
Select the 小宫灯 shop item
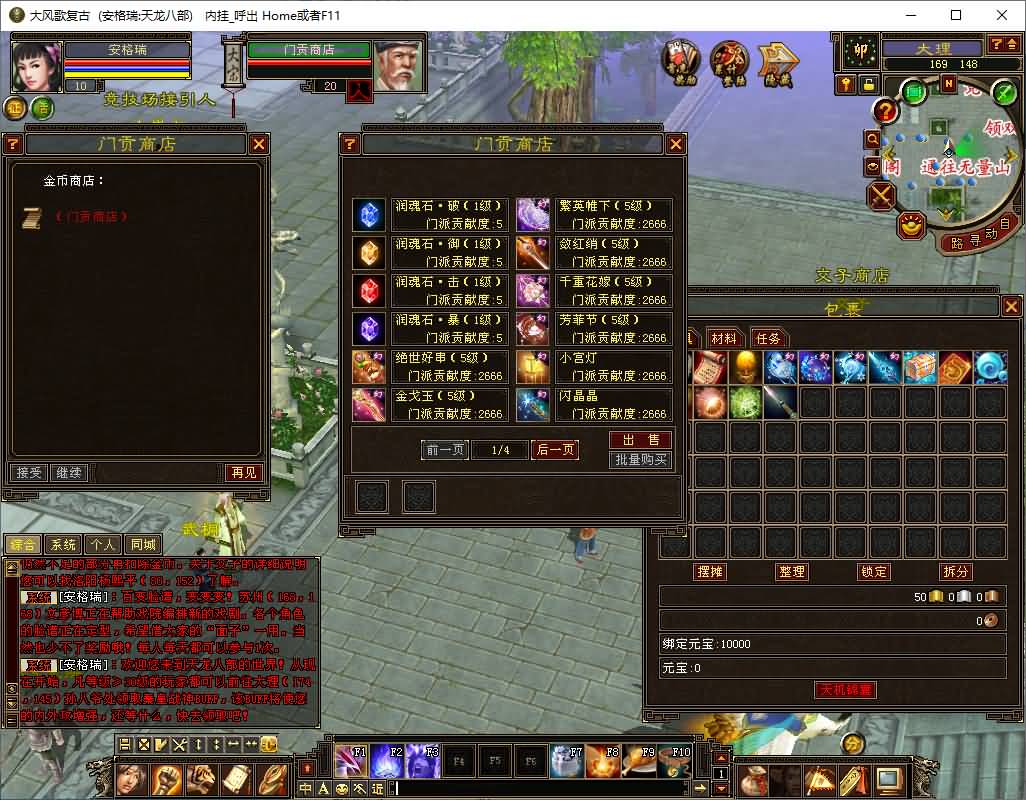[594, 367]
